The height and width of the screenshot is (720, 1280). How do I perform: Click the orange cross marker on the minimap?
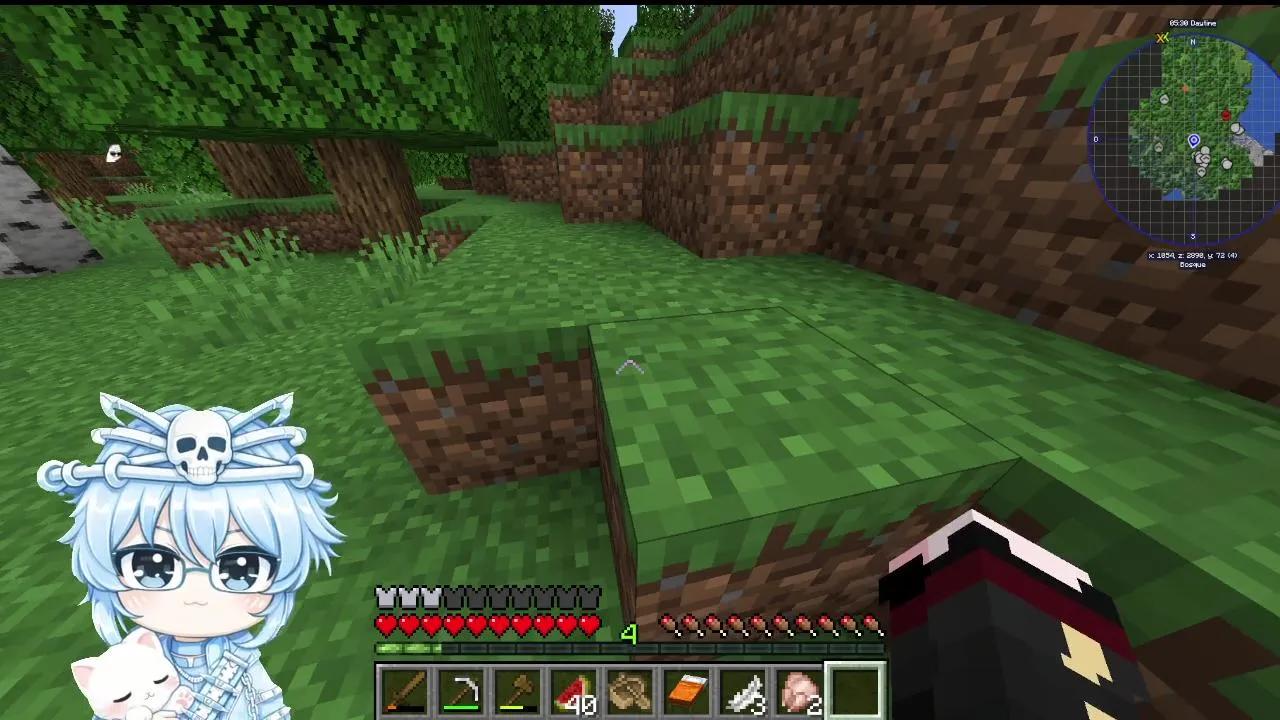[1185, 87]
